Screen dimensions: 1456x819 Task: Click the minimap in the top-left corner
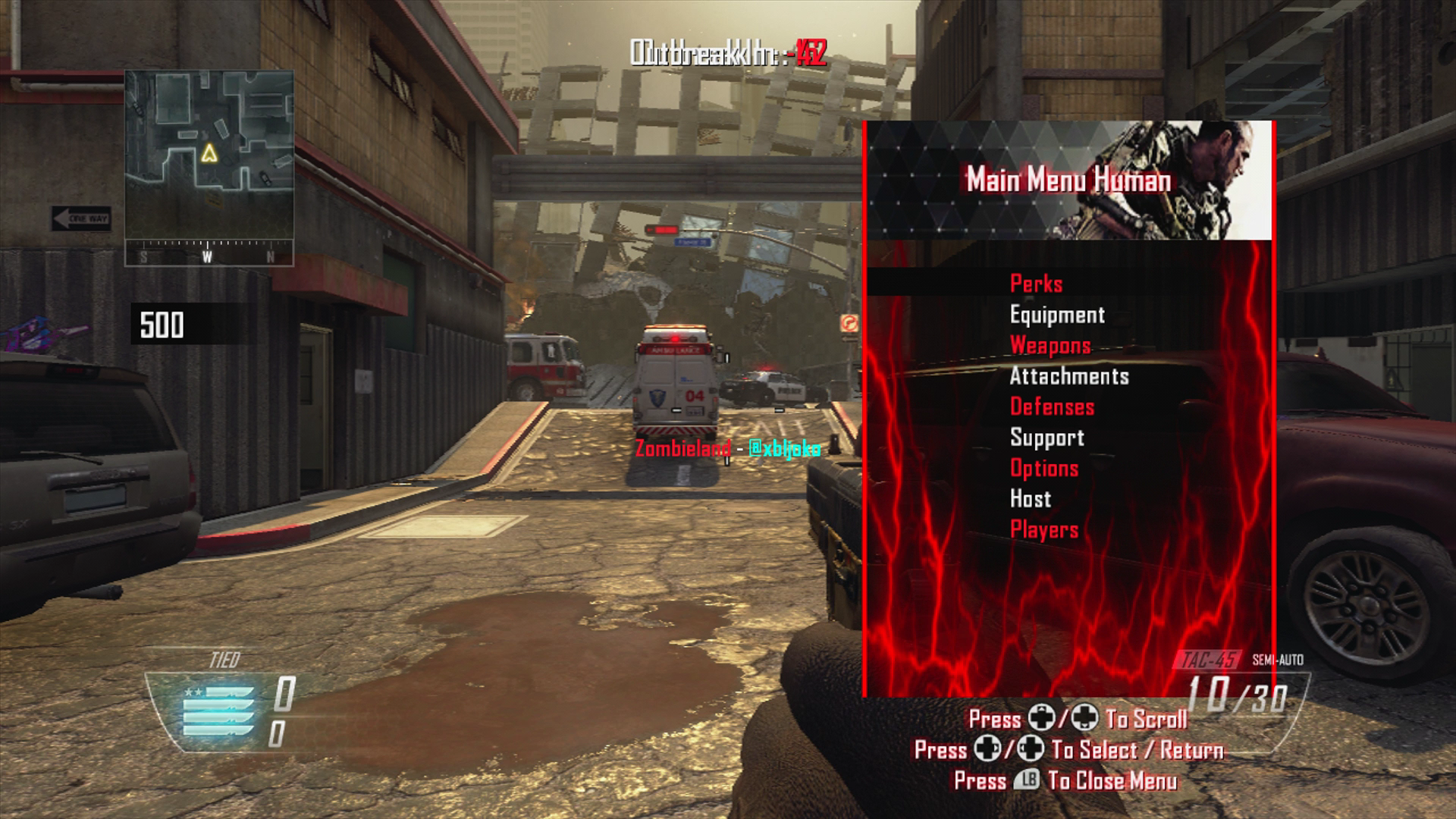(x=209, y=163)
